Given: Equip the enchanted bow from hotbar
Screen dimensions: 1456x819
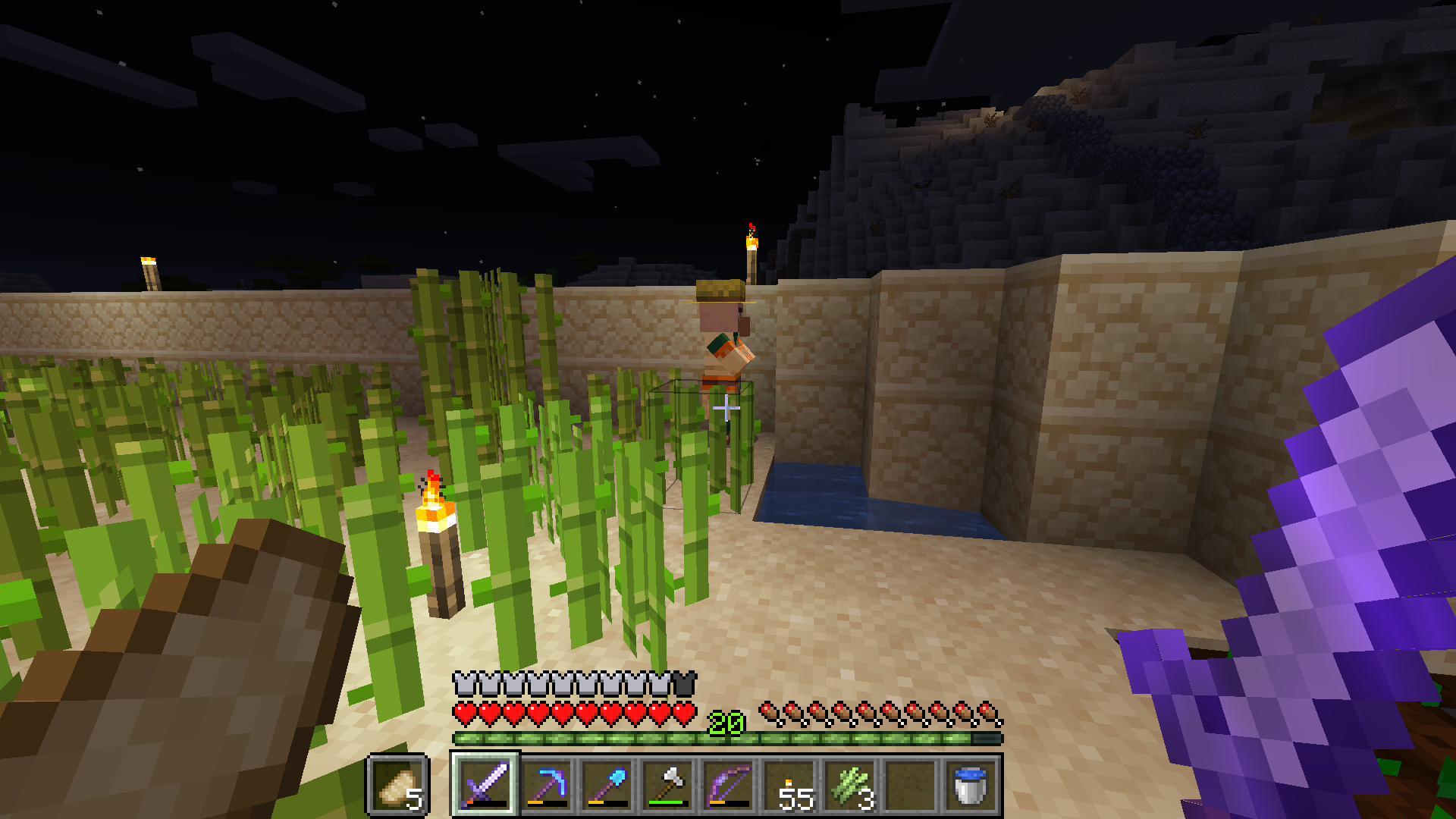Looking at the screenshot, I should click(x=728, y=785).
